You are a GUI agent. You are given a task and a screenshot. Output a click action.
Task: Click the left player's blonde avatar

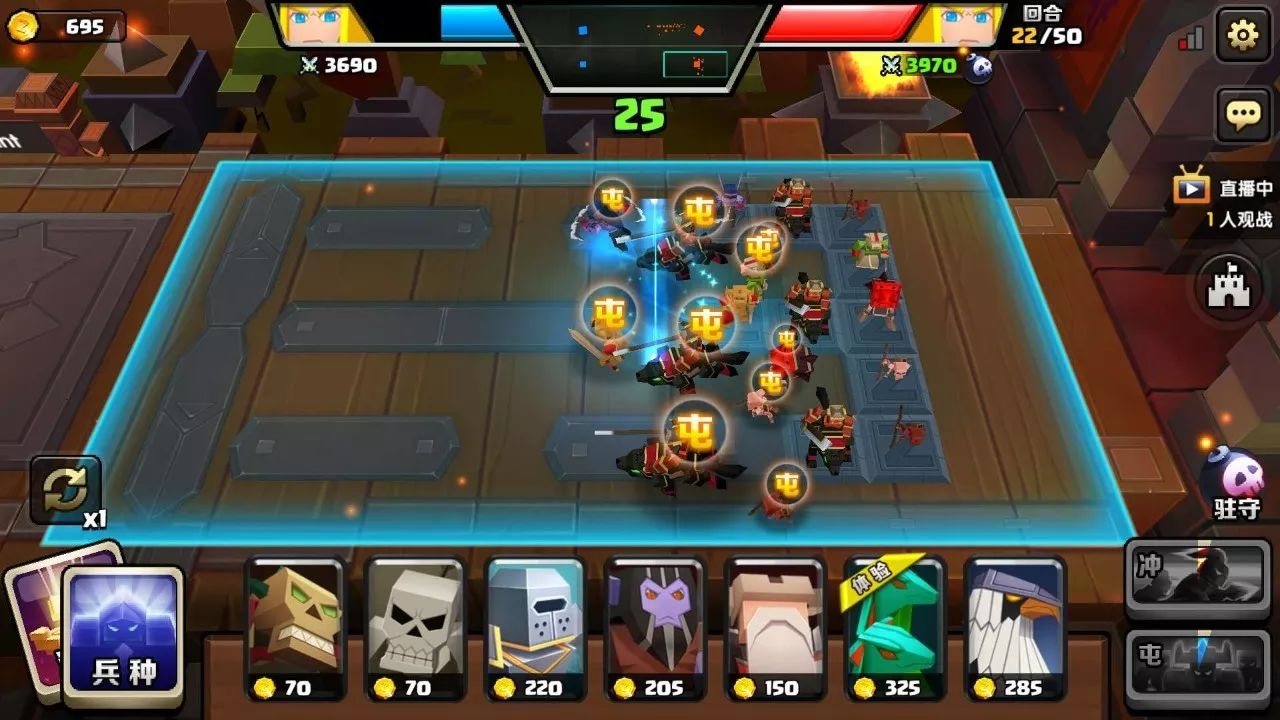pos(322,24)
